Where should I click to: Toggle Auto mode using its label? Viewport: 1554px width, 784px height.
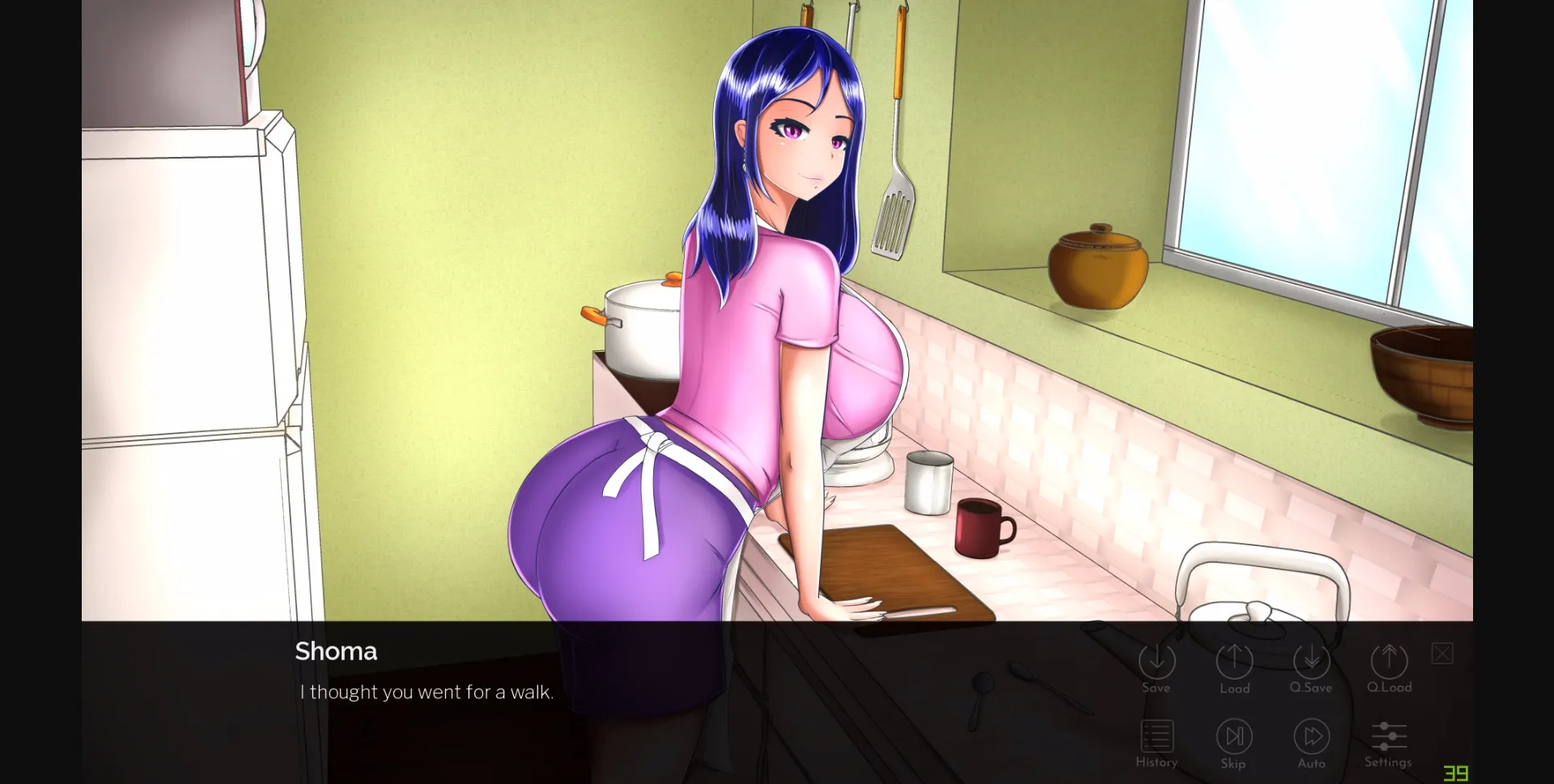pyautogui.click(x=1311, y=763)
